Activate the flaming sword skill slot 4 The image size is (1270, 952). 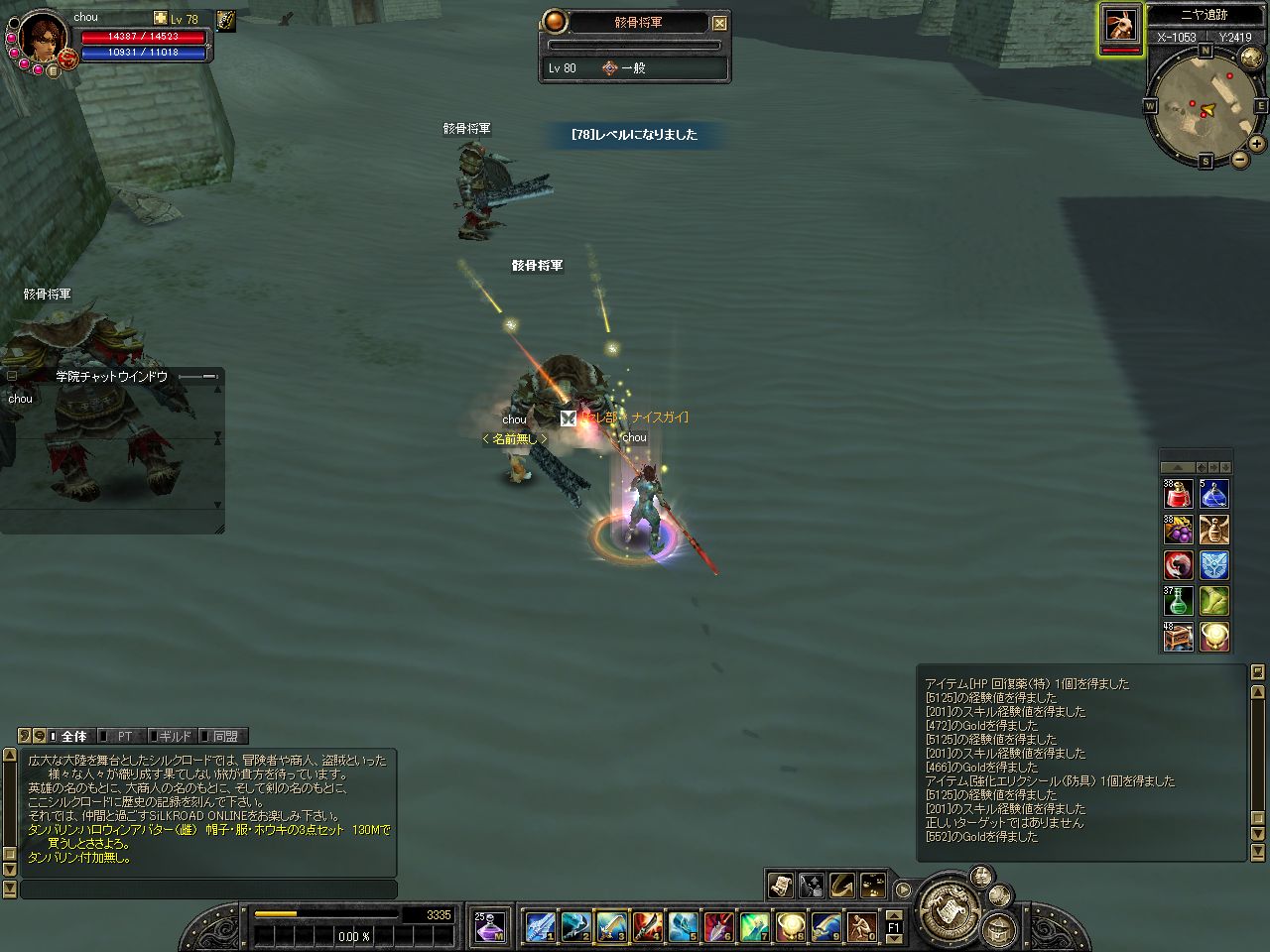647,926
